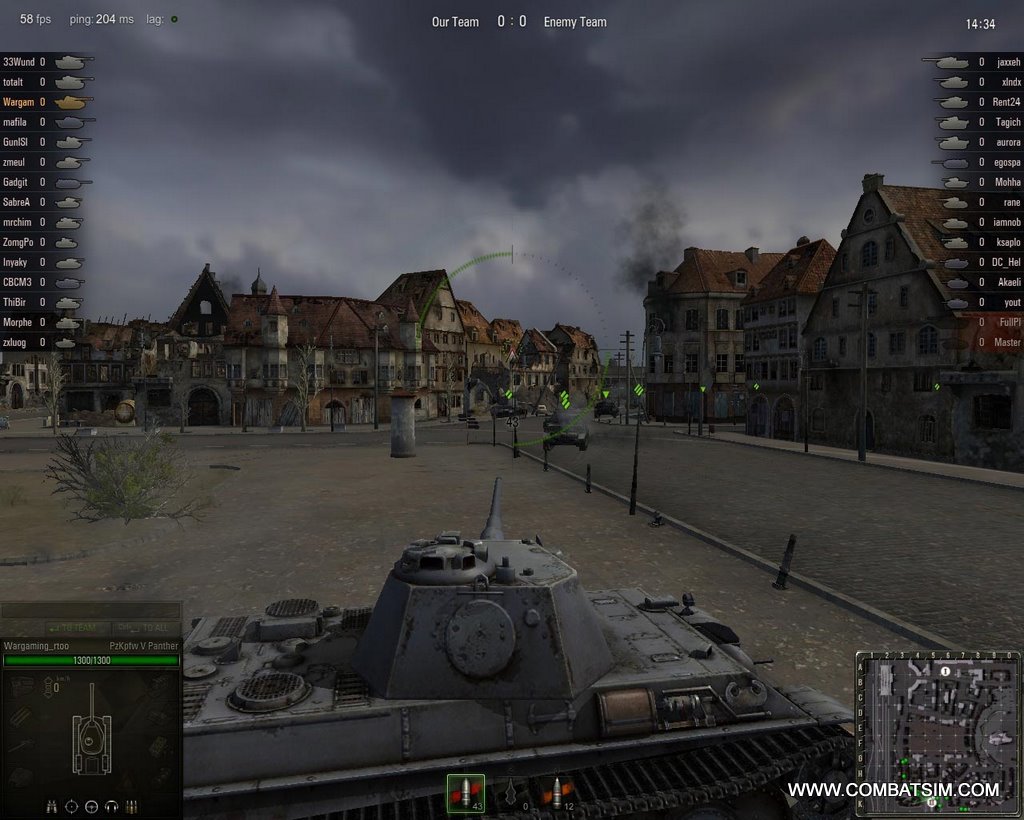
Task: Click the crosshair gunner crew icon
Action: tap(71, 806)
